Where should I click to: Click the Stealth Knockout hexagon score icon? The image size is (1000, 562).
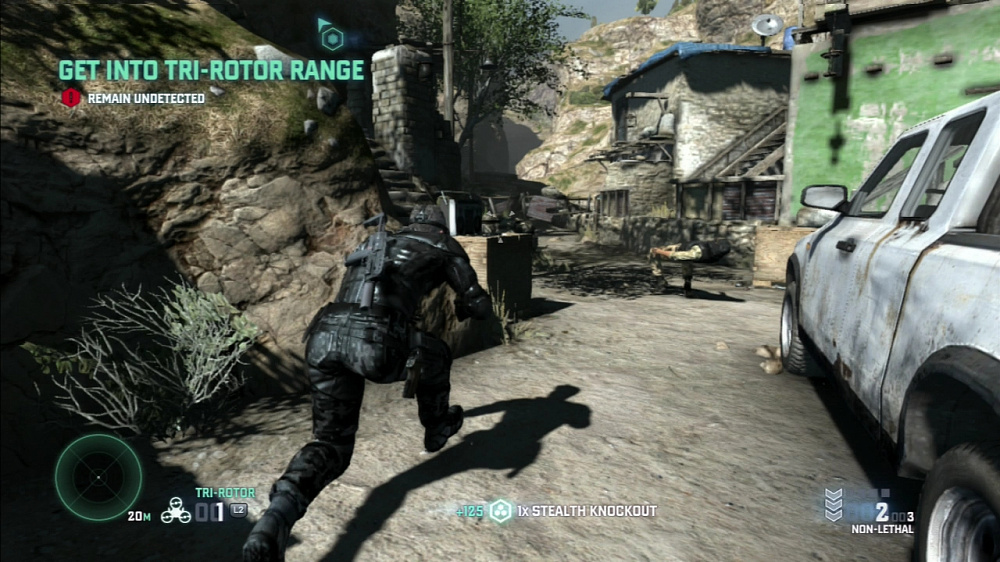click(x=500, y=511)
